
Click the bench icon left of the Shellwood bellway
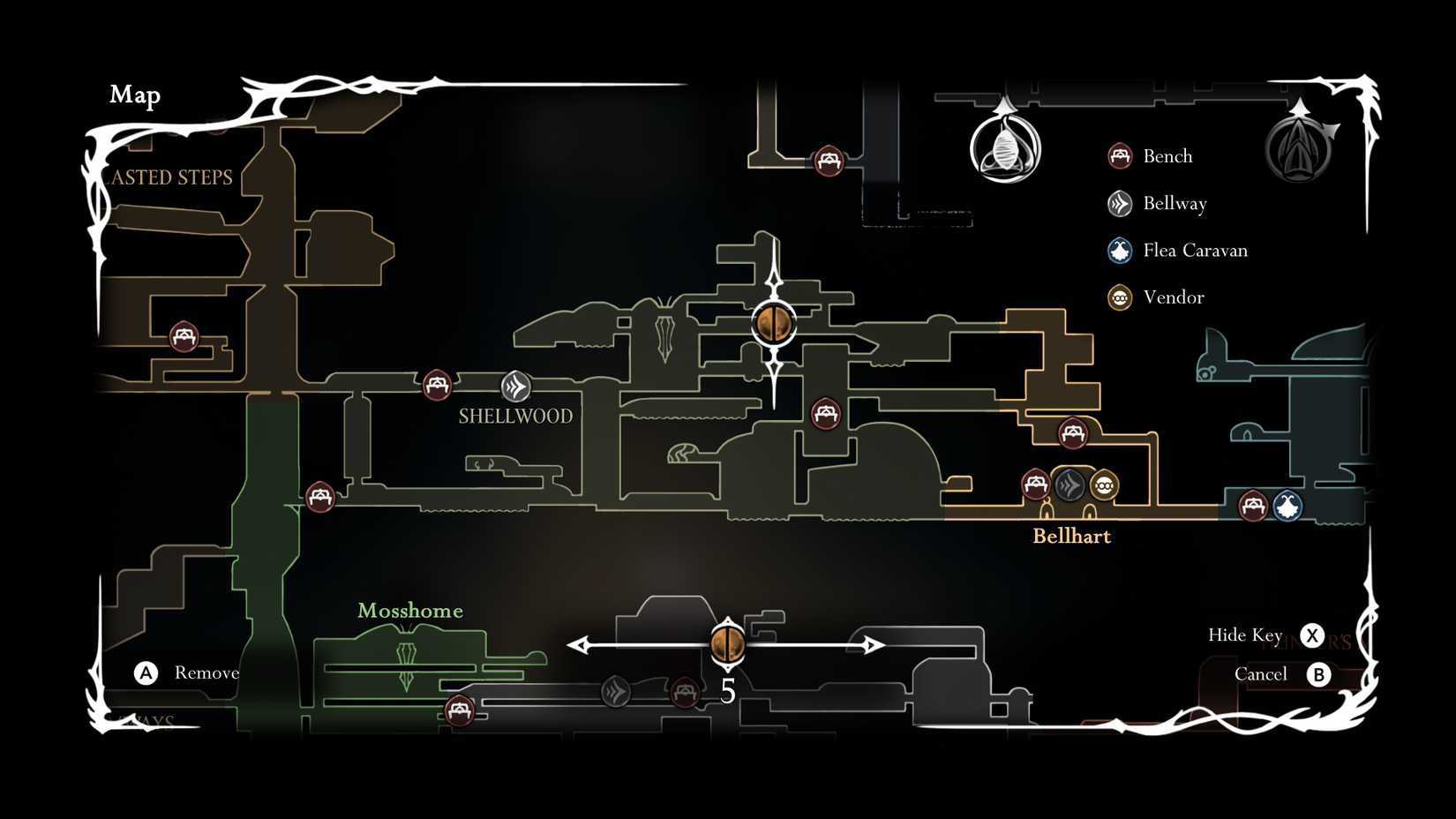click(437, 385)
